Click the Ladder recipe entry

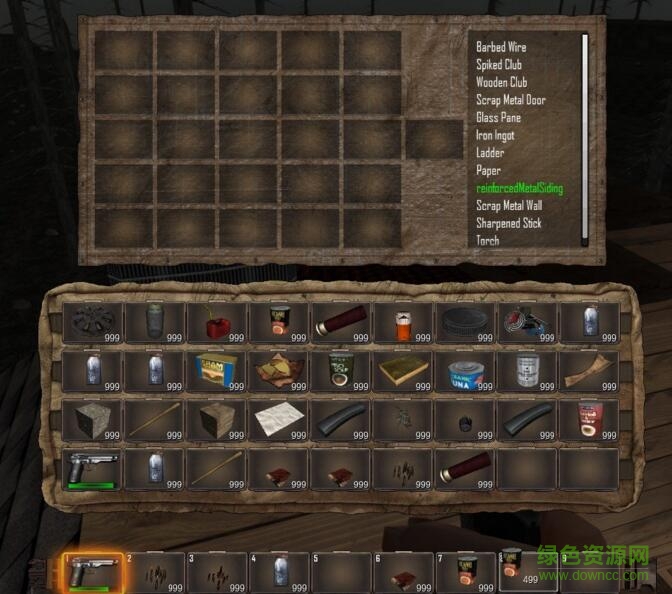coord(490,153)
